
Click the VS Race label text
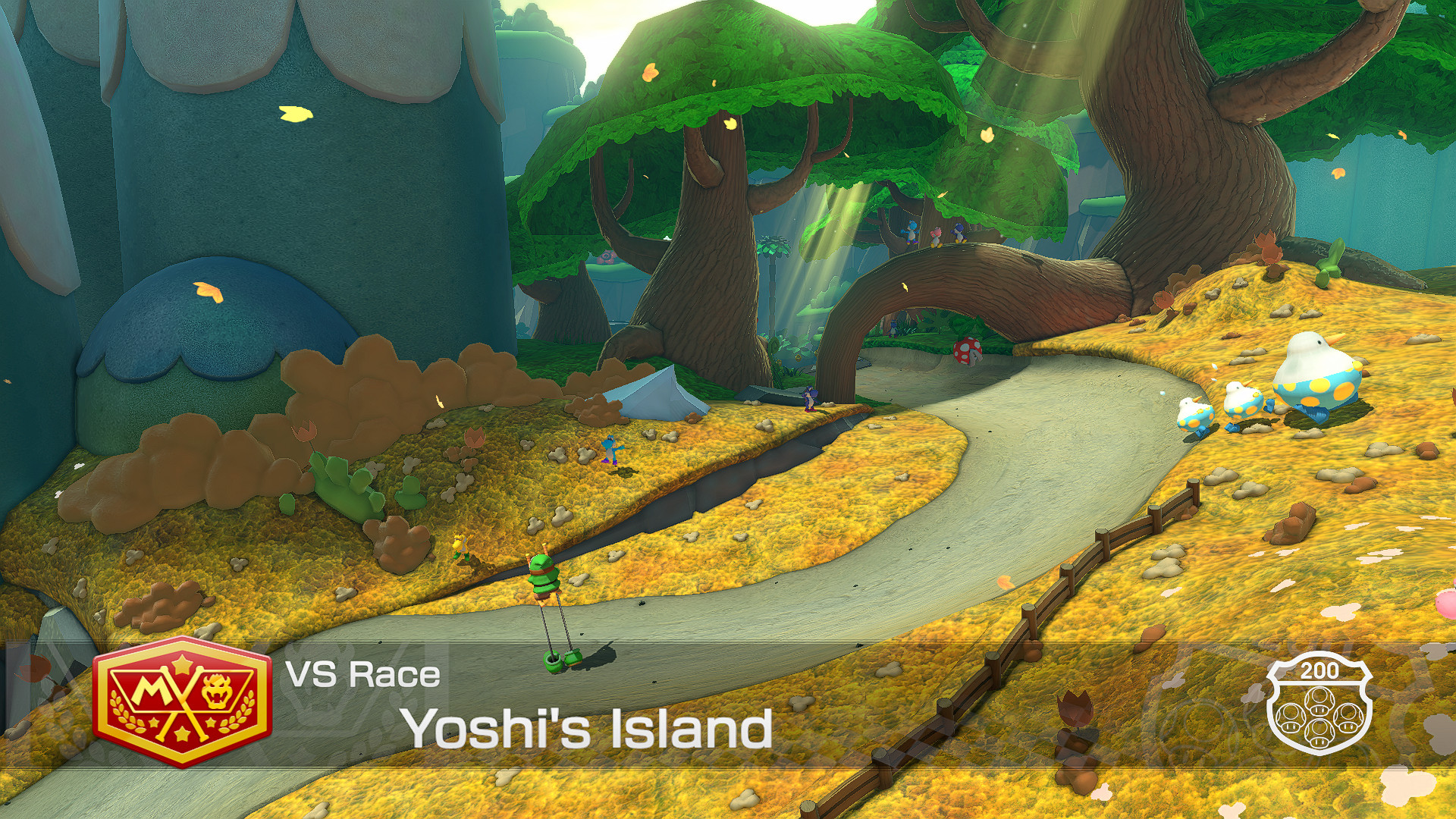(364, 673)
